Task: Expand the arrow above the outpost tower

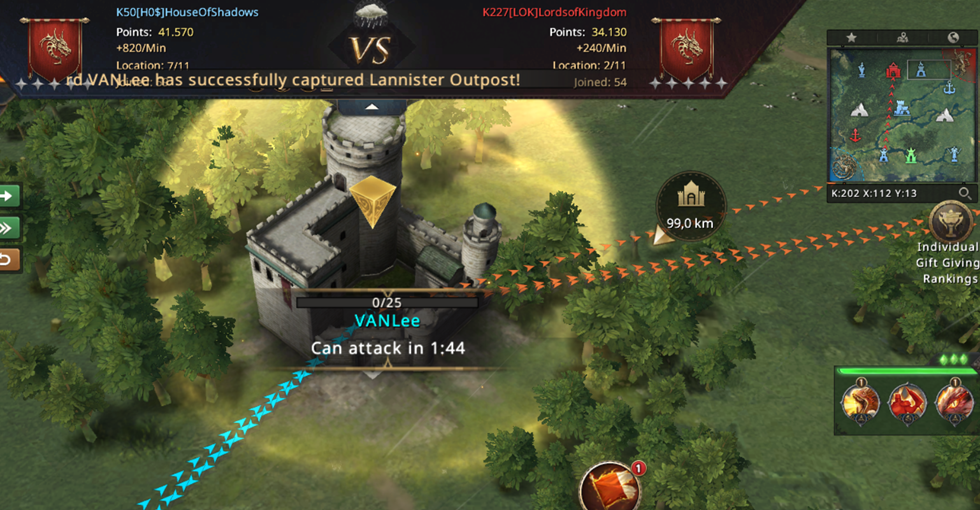Action: [372, 105]
